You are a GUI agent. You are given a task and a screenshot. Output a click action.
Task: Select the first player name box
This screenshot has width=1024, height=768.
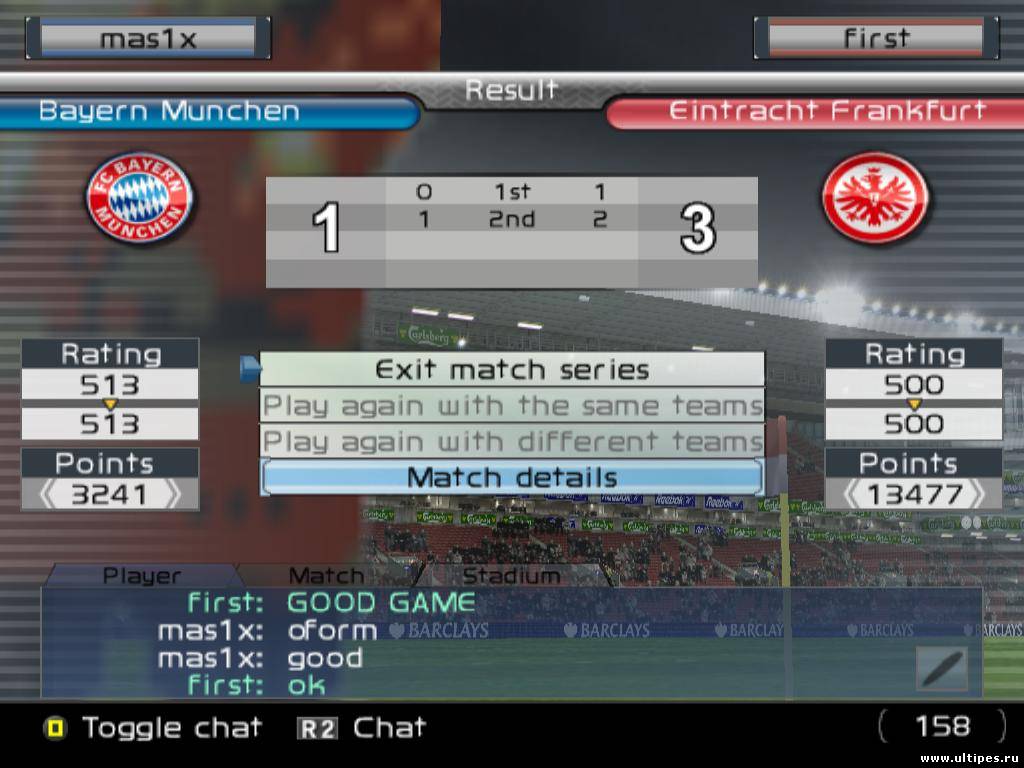coord(876,39)
